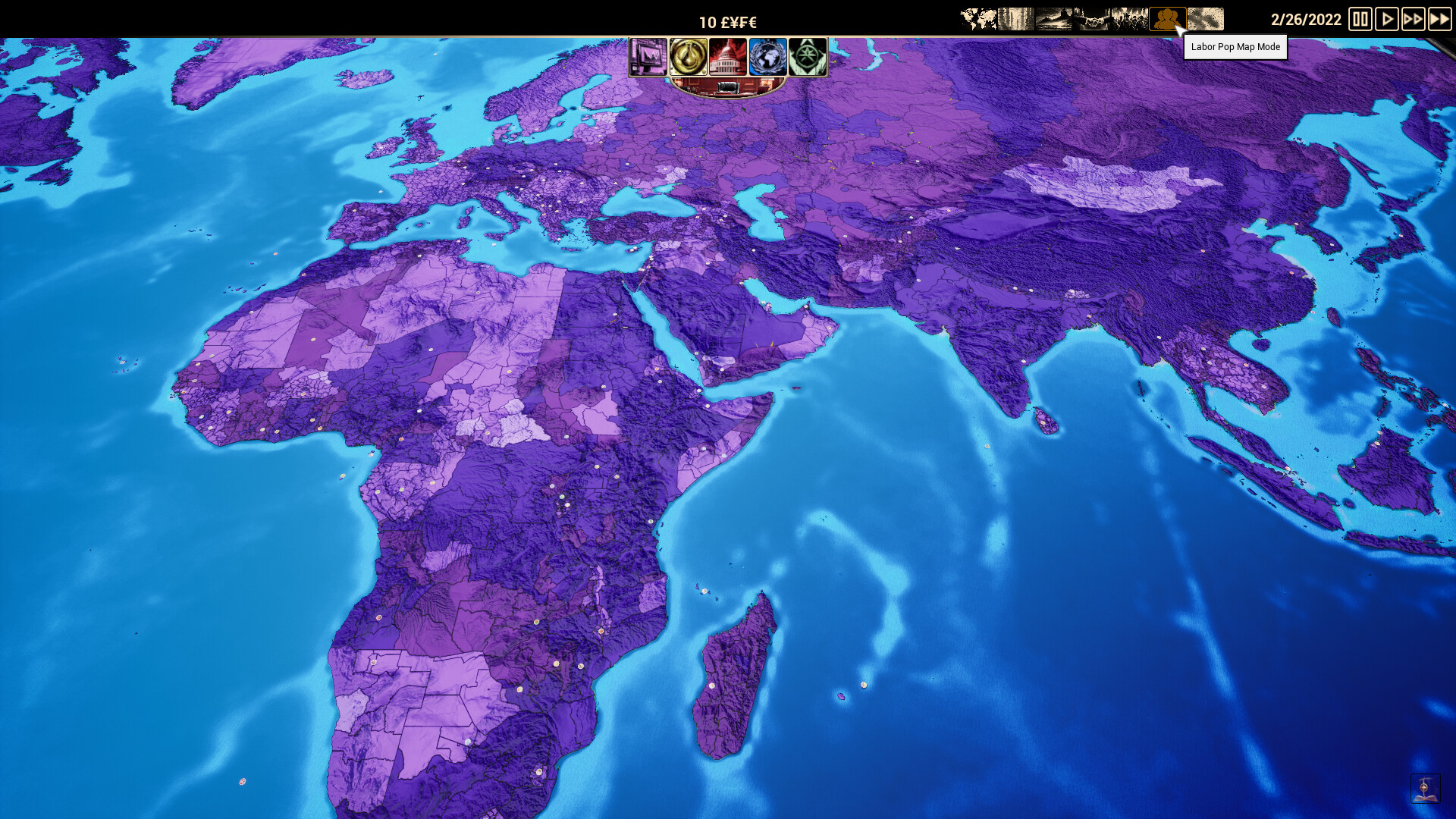Select the handshake diplomacy map mode
The height and width of the screenshot is (819, 1456).
(1092, 16)
